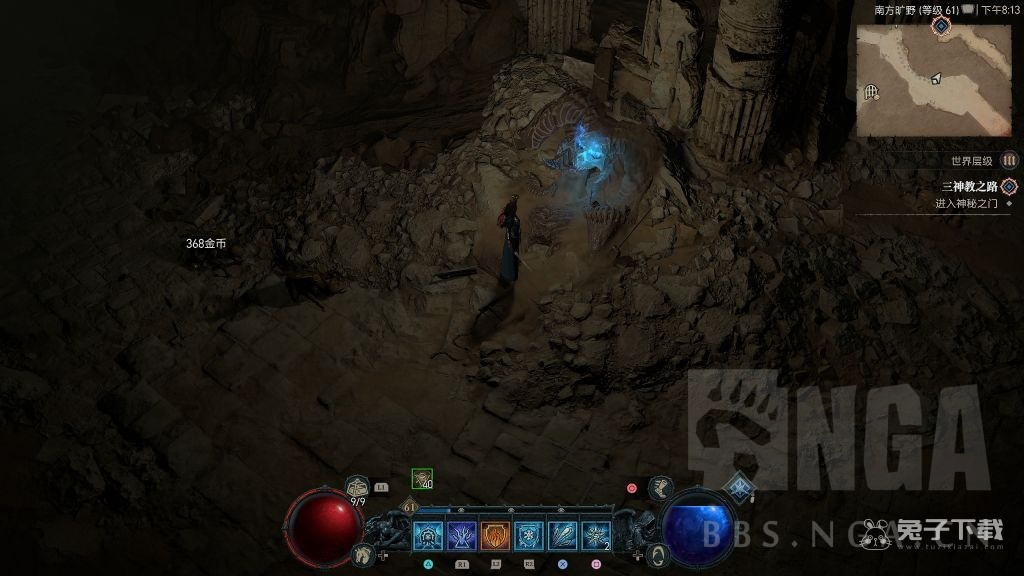Use the healing potion icon

(x=357, y=488)
